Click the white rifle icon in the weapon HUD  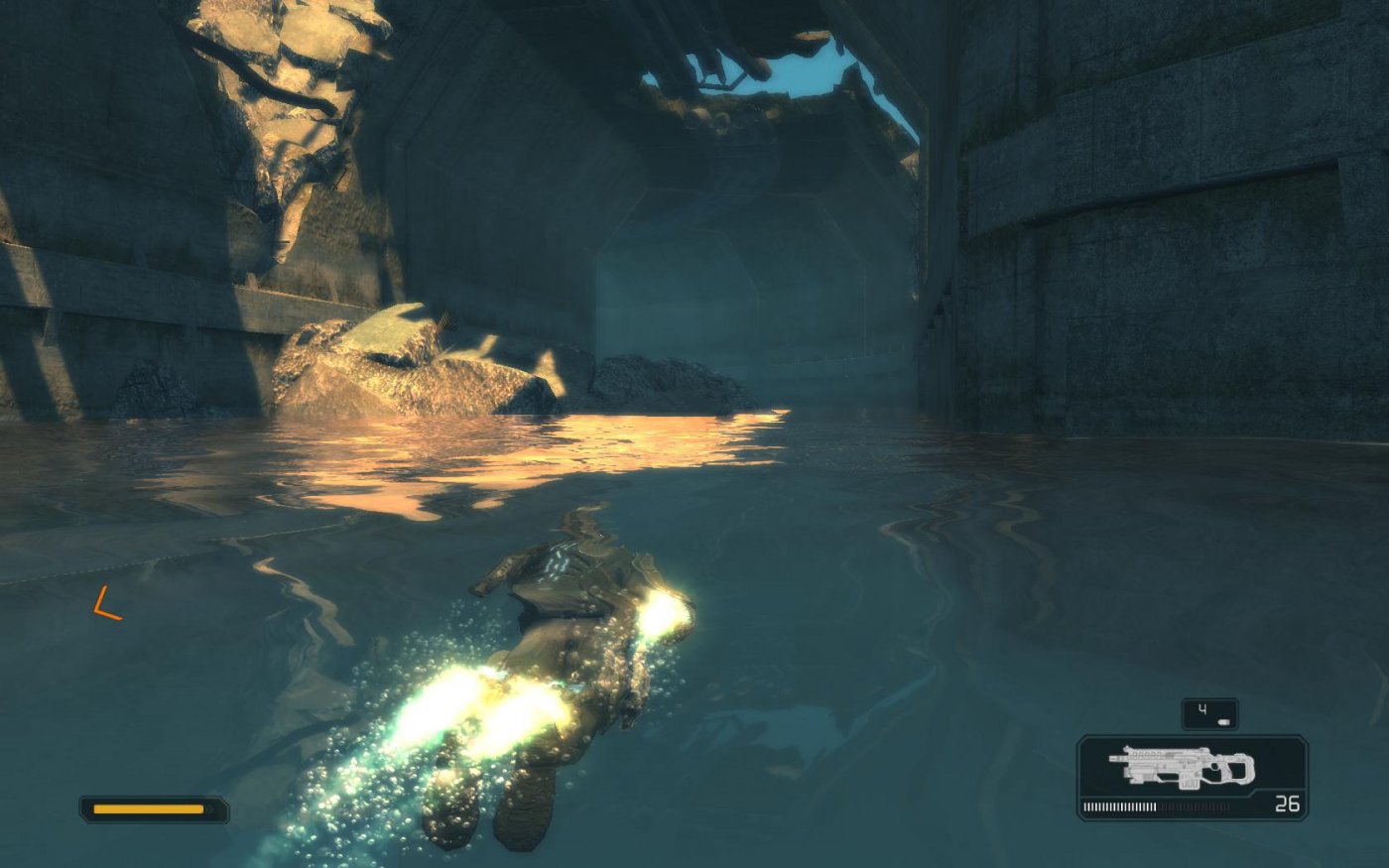click(1181, 764)
